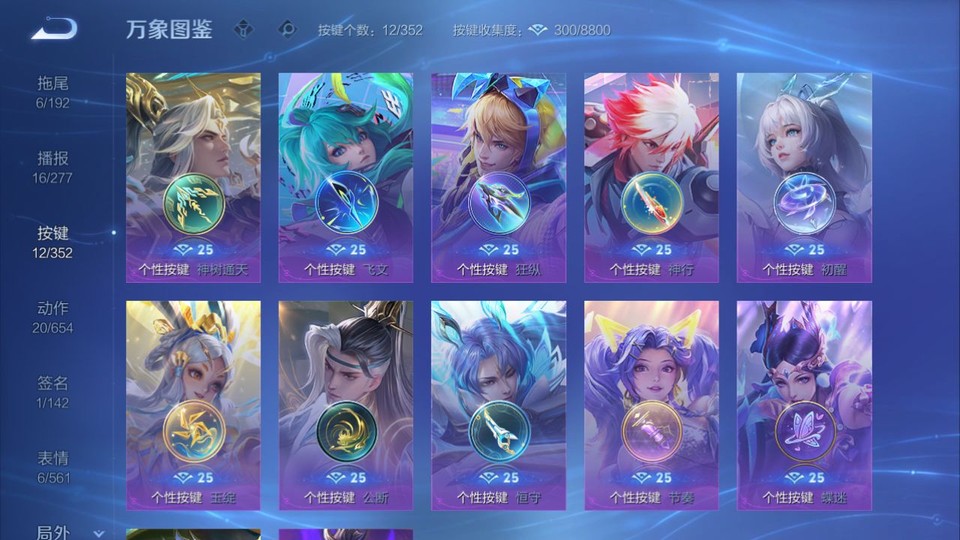Image resolution: width=960 pixels, height=540 pixels.
Task: Go back using the return arrow
Action: point(53,30)
